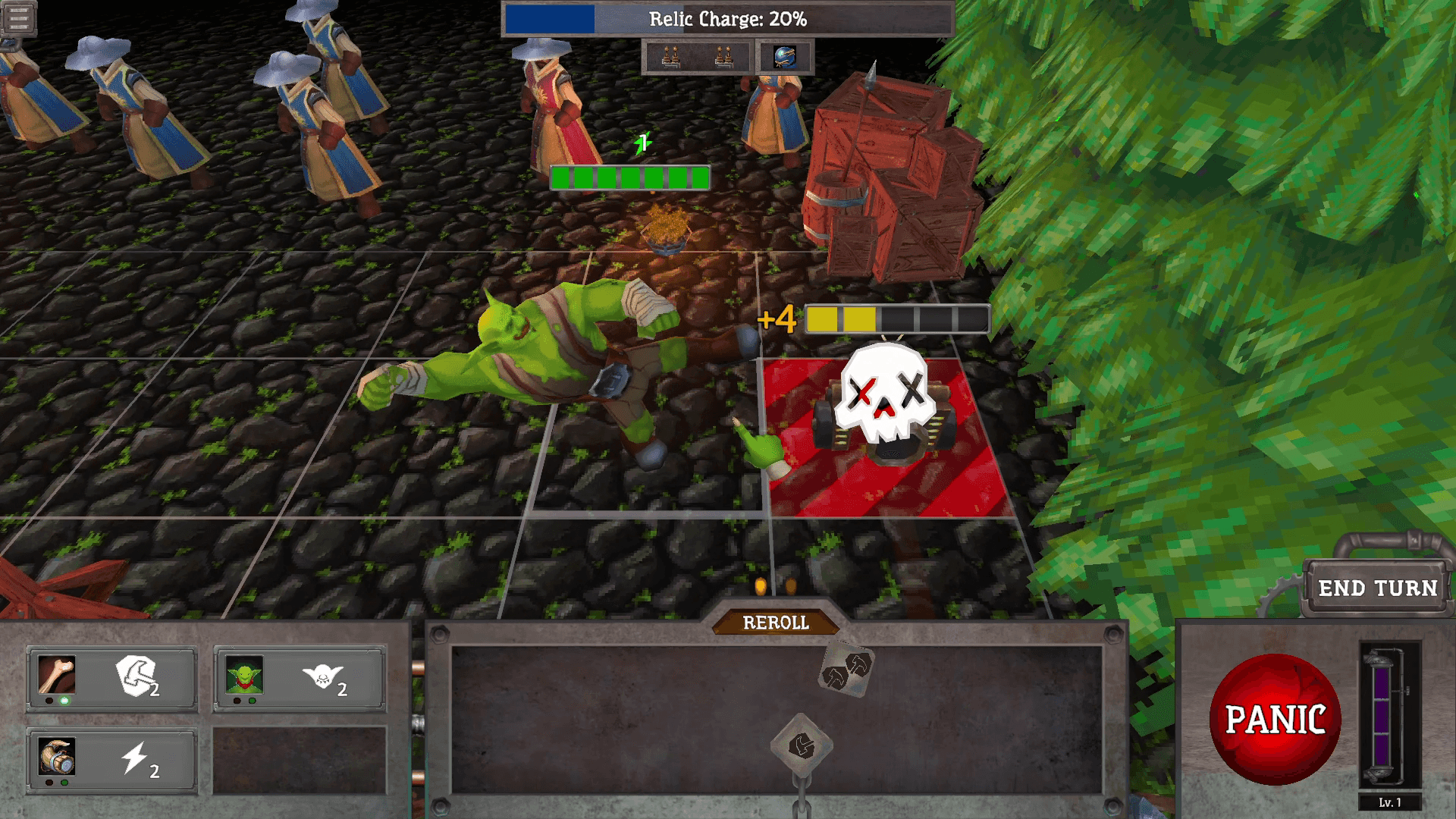Screen dimensions: 1456x819
Task: Select the second candelabra lever icon
Action: 724,57
